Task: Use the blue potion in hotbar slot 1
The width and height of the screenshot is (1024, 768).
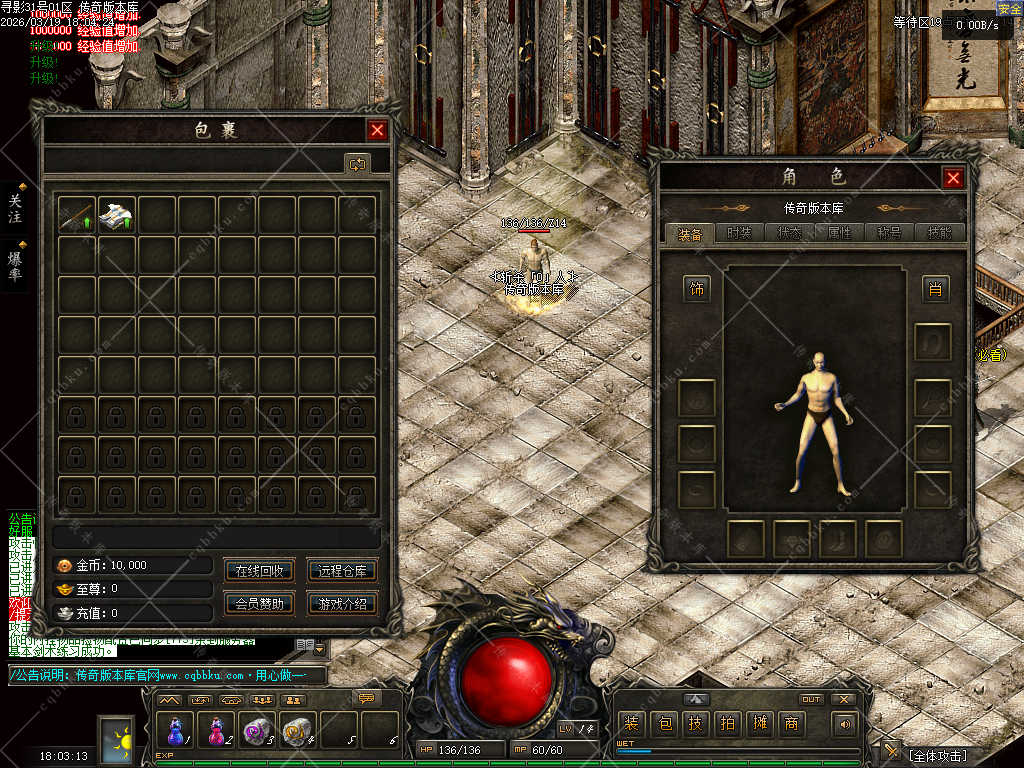Action: pyautogui.click(x=176, y=731)
